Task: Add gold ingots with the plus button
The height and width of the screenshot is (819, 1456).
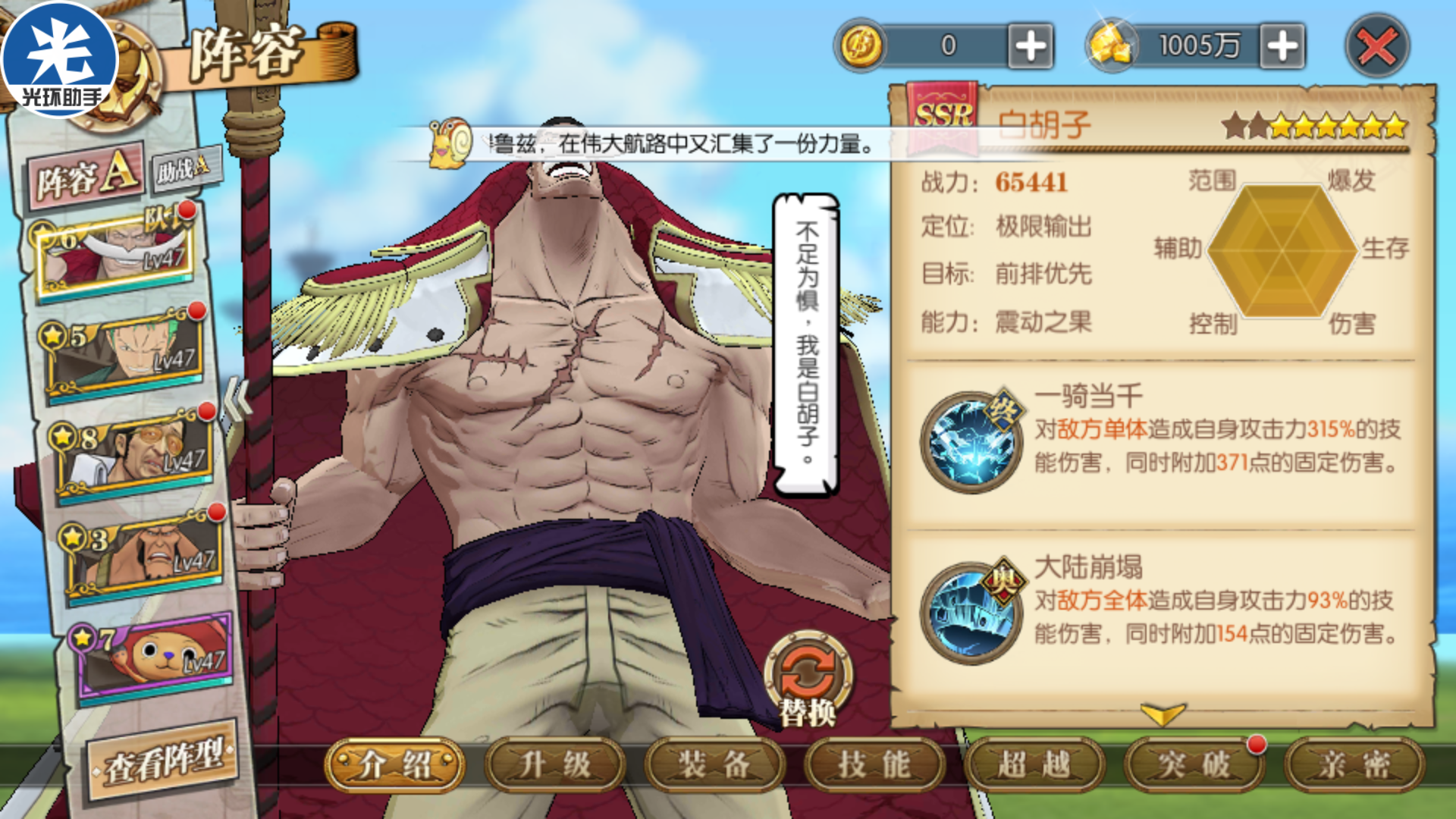Action: pos(1282,46)
